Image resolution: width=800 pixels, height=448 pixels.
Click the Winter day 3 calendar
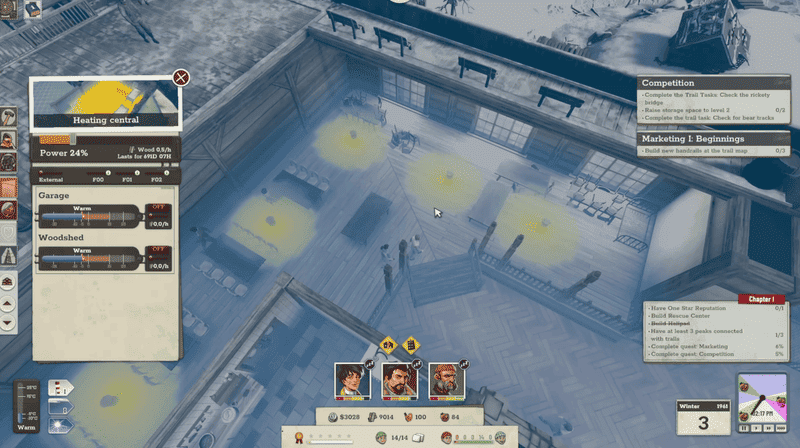pos(702,417)
